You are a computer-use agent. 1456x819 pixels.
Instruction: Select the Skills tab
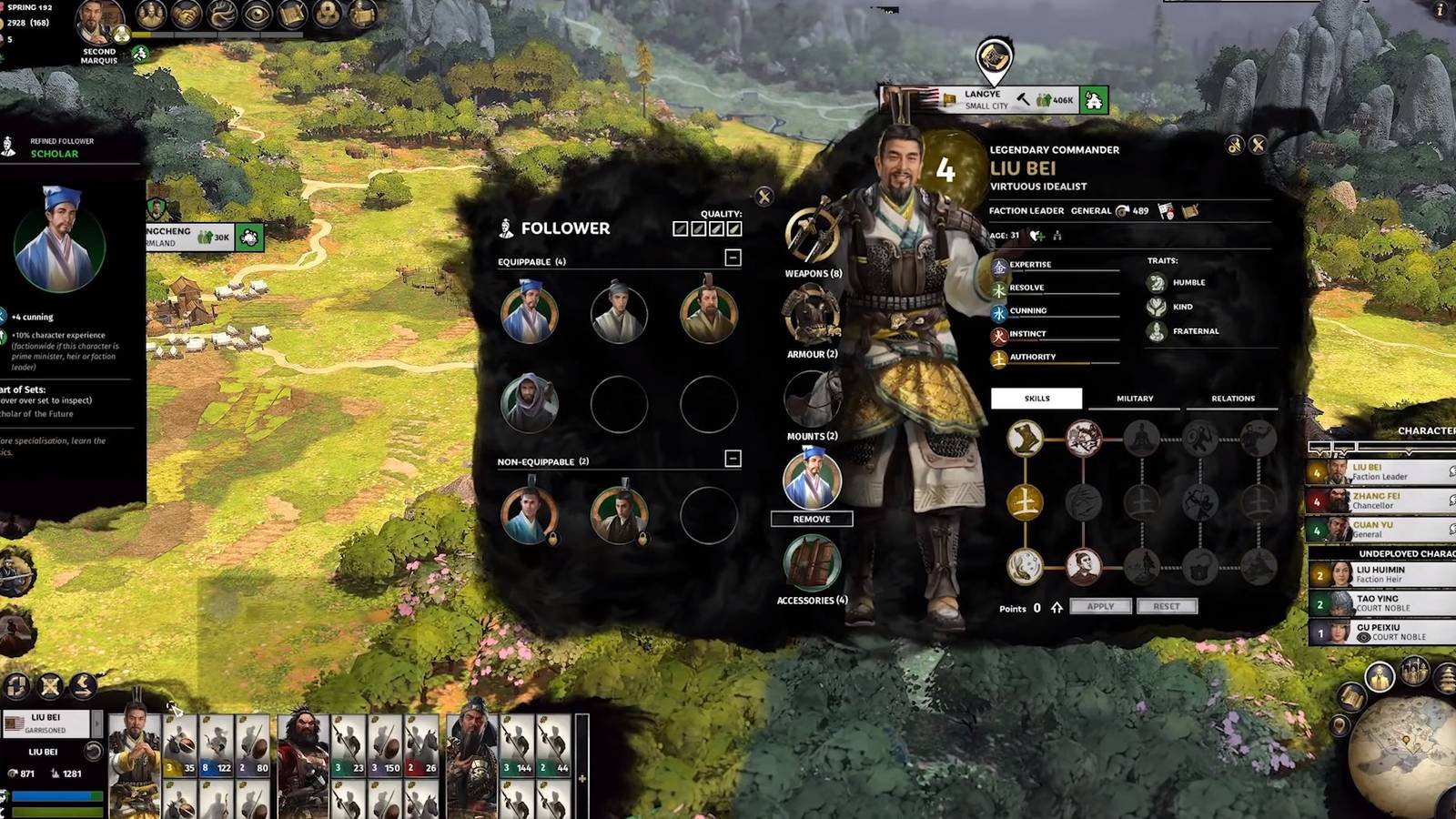tap(1036, 399)
